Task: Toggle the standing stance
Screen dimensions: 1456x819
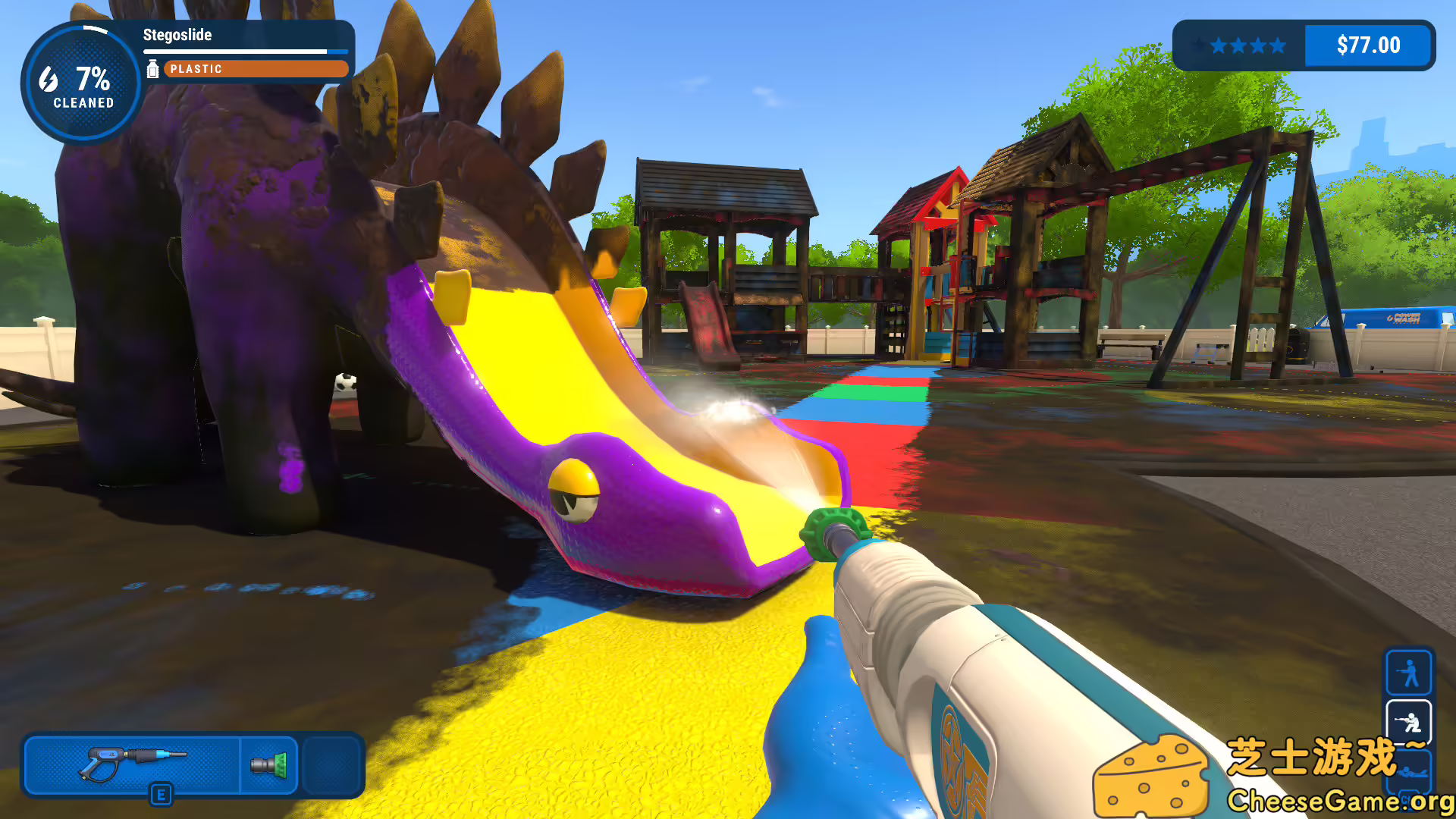Action: [1409, 672]
